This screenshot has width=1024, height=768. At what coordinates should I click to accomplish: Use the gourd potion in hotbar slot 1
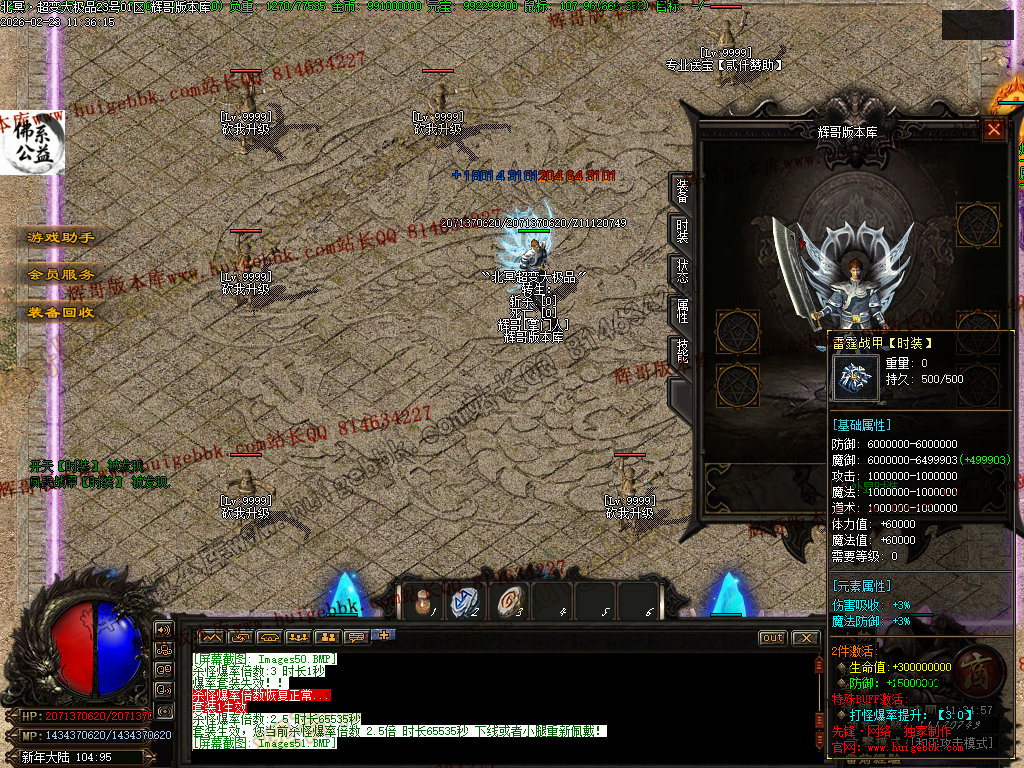coord(423,603)
